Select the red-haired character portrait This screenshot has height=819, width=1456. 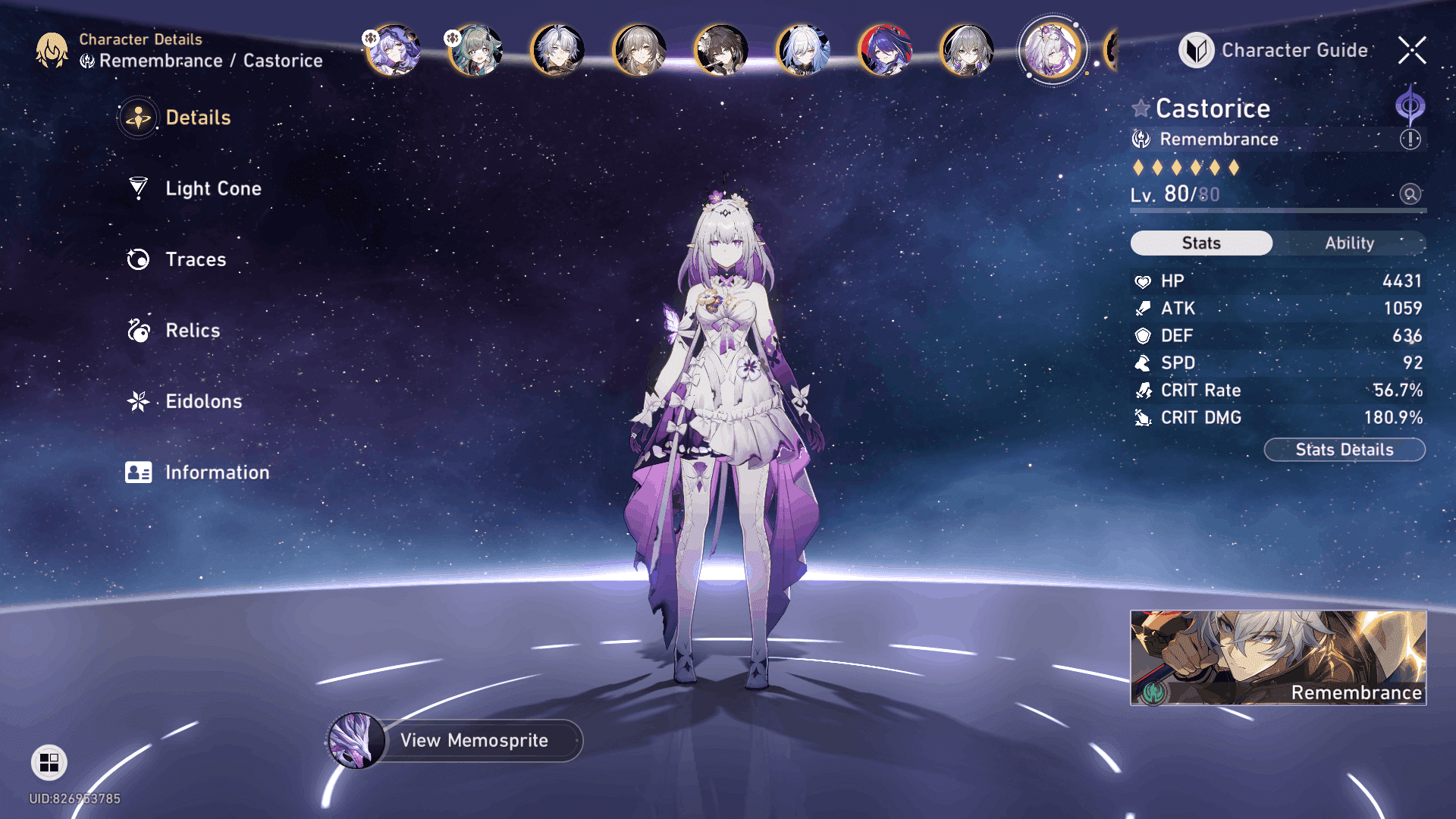click(885, 51)
